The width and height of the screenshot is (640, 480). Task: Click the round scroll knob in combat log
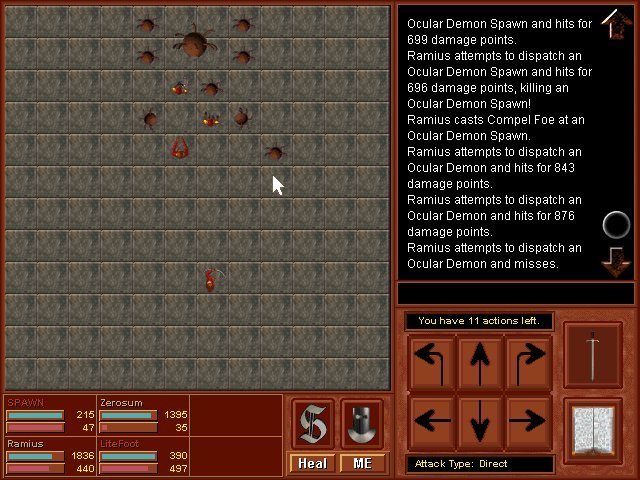click(617, 224)
